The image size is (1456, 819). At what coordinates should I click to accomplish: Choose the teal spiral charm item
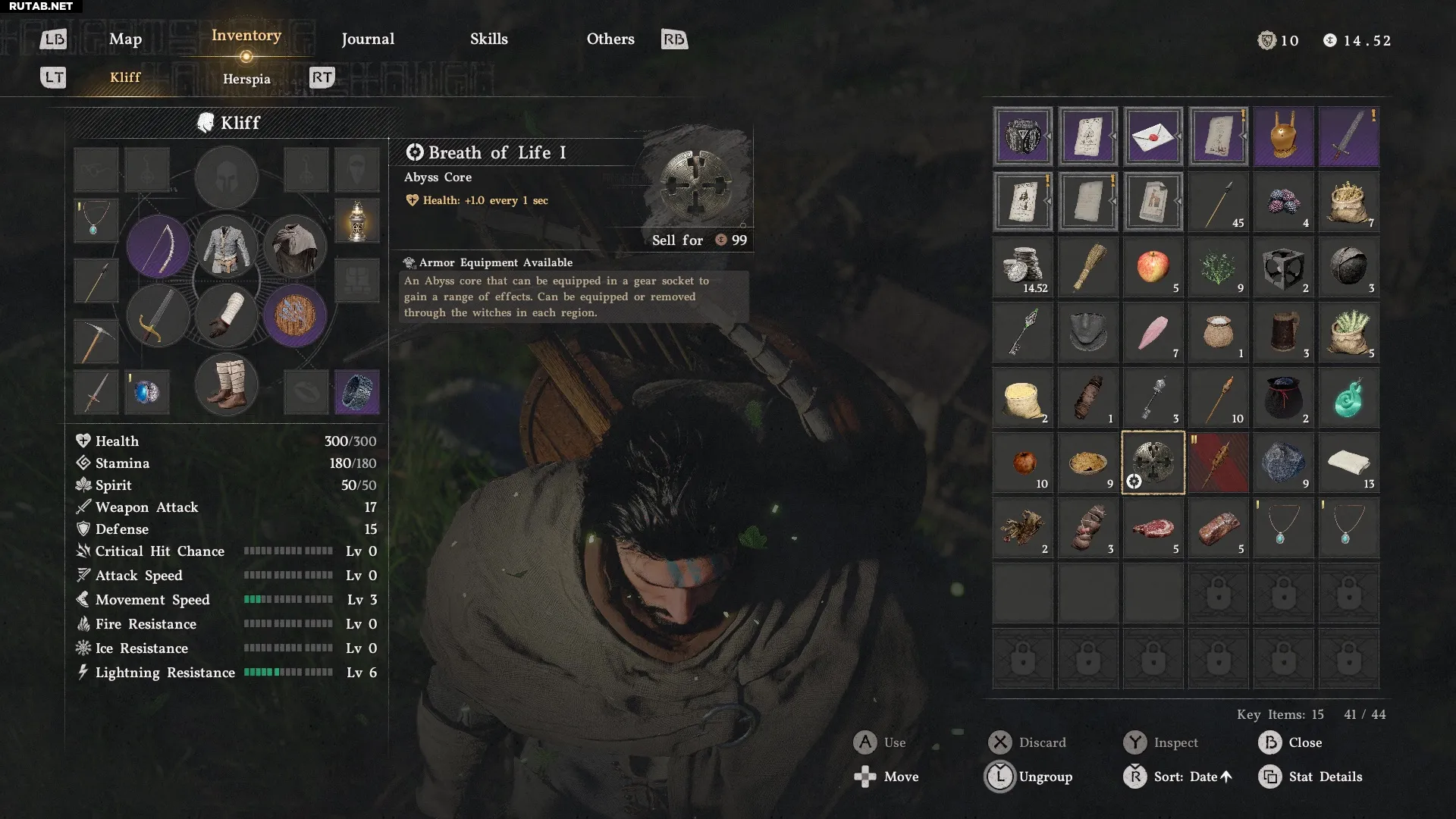point(1348,397)
